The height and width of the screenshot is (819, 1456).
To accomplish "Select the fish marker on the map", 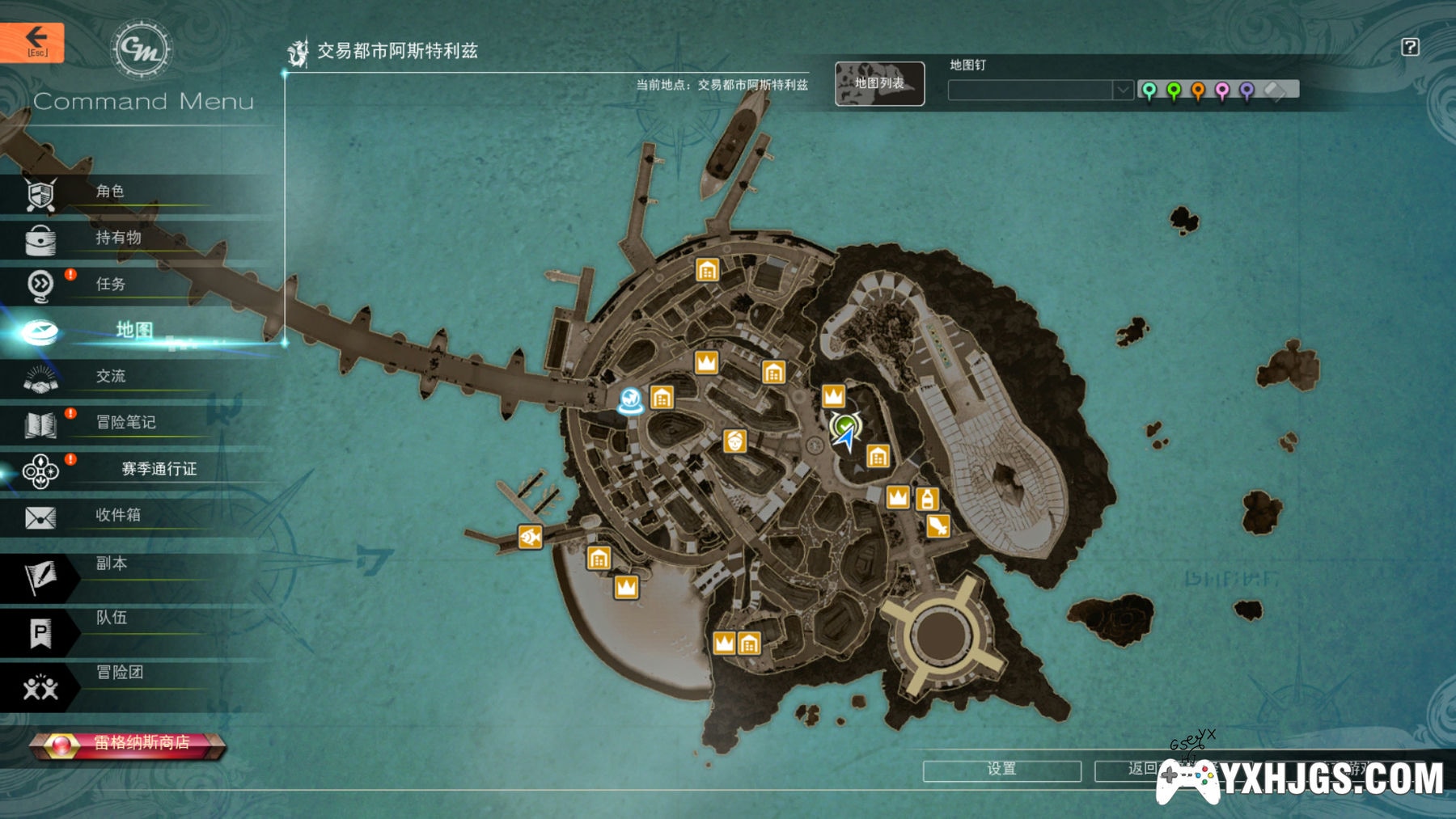I will [x=530, y=536].
